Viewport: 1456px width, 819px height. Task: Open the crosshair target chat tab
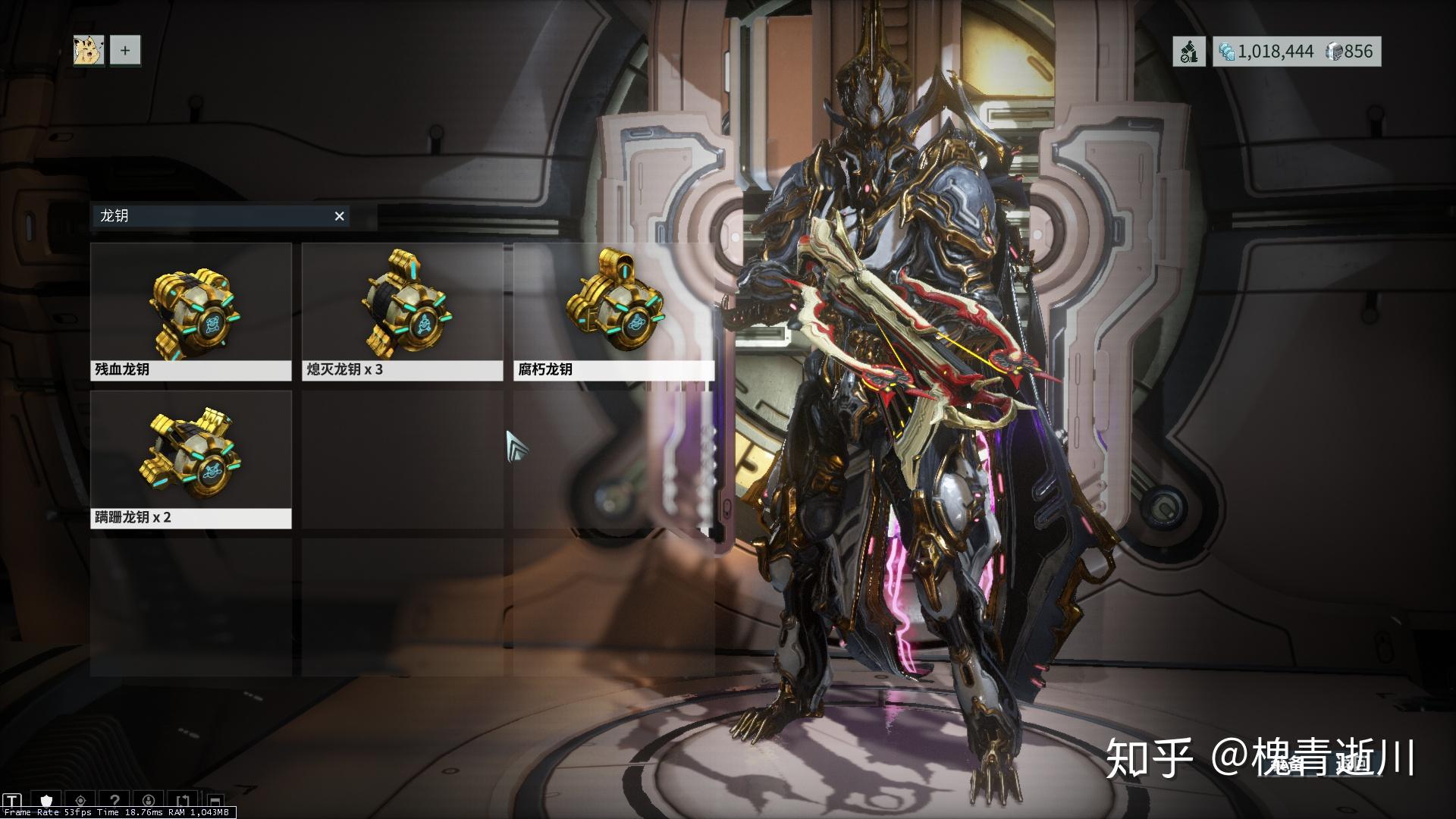pyautogui.click(x=80, y=801)
